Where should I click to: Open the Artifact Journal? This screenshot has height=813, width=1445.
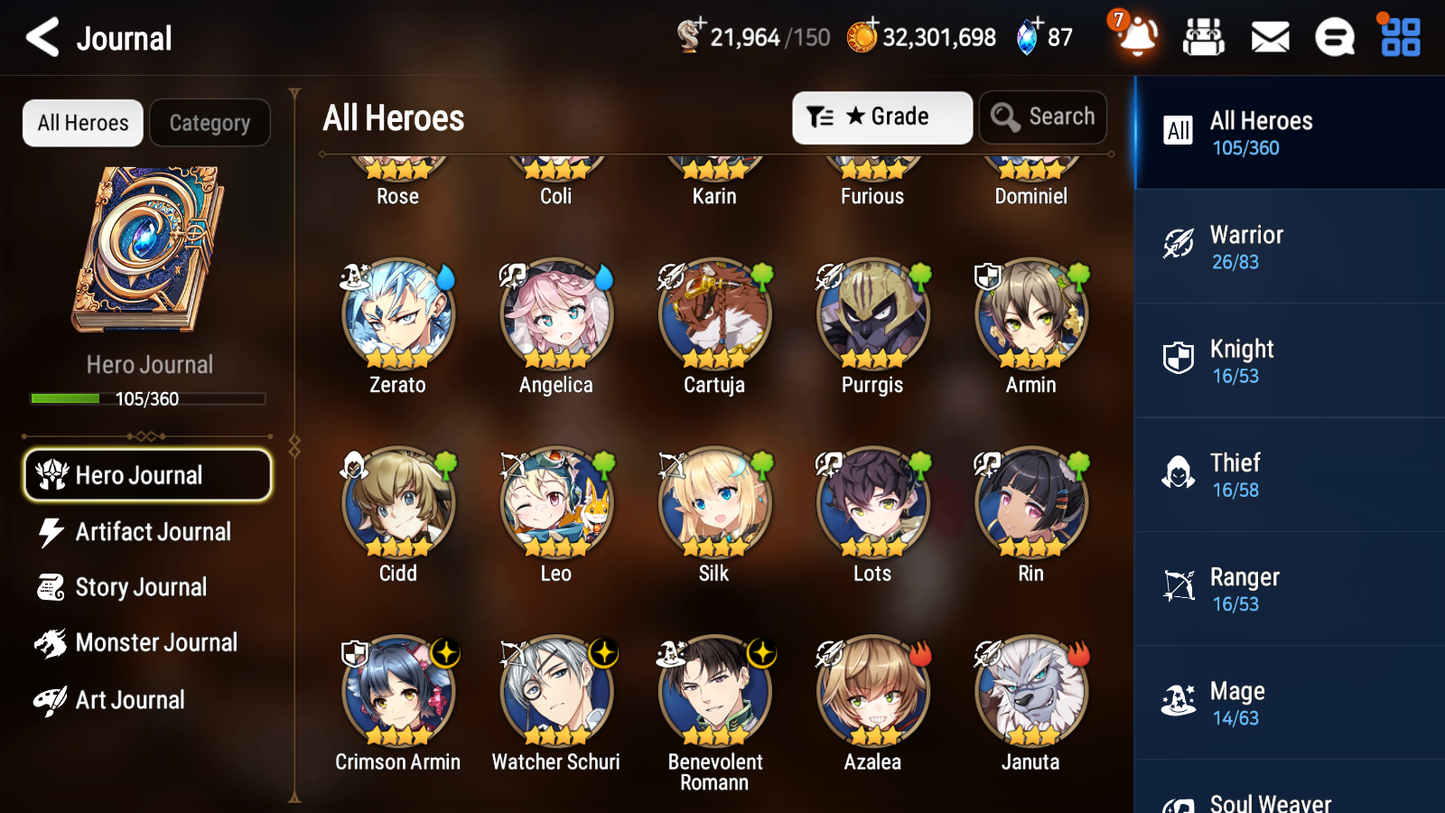click(x=152, y=531)
